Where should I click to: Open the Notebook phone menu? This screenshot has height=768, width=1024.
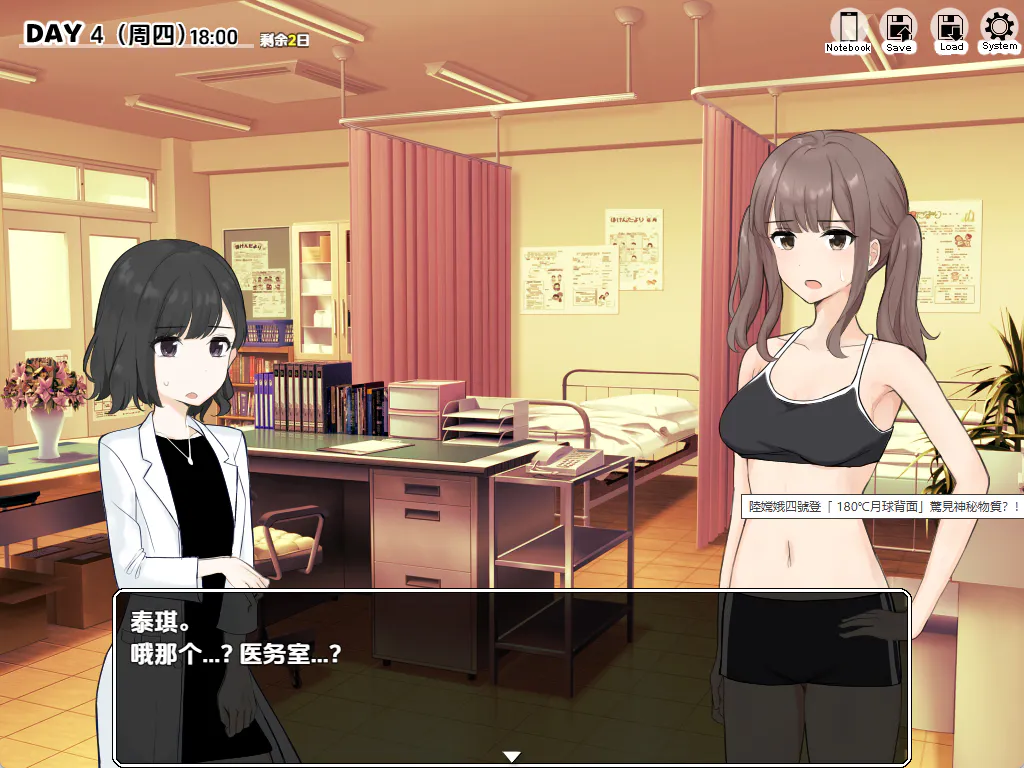coord(848,30)
